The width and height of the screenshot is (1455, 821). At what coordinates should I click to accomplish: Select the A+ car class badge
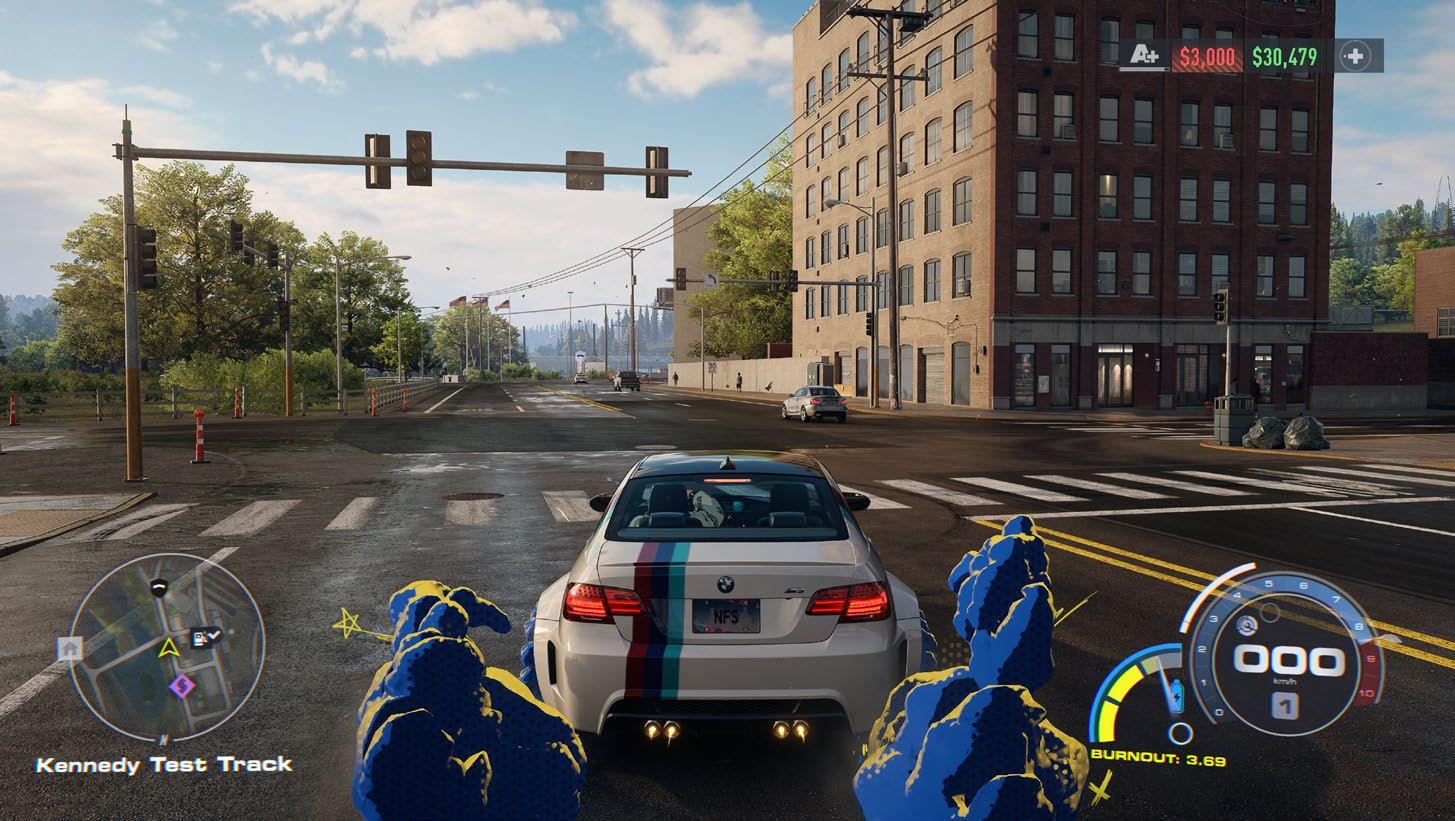coord(1145,56)
